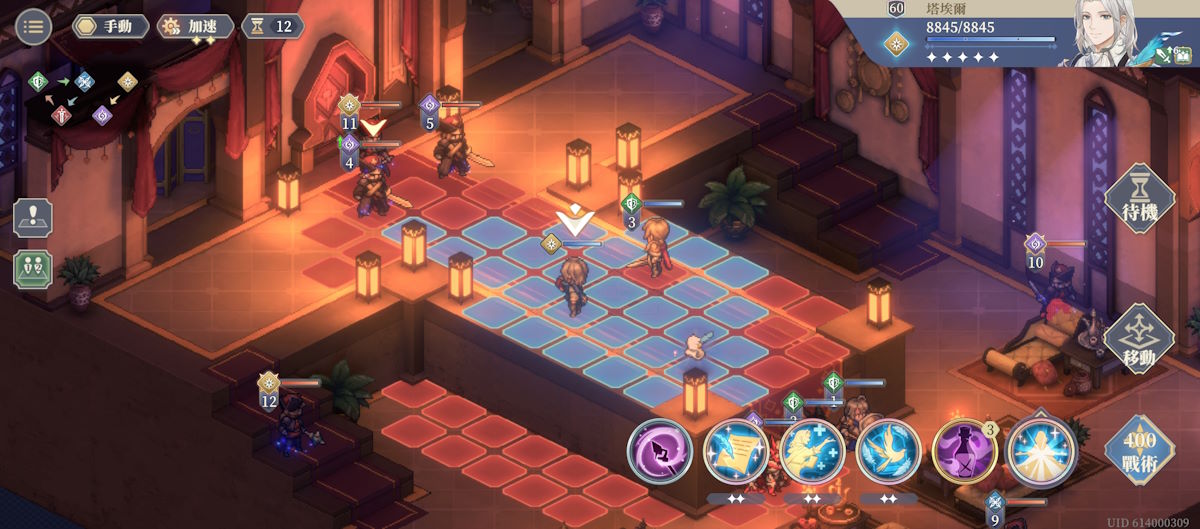Open the class advantage chart
1200x529 pixels.
pyautogui.click(x=84, y=98)
